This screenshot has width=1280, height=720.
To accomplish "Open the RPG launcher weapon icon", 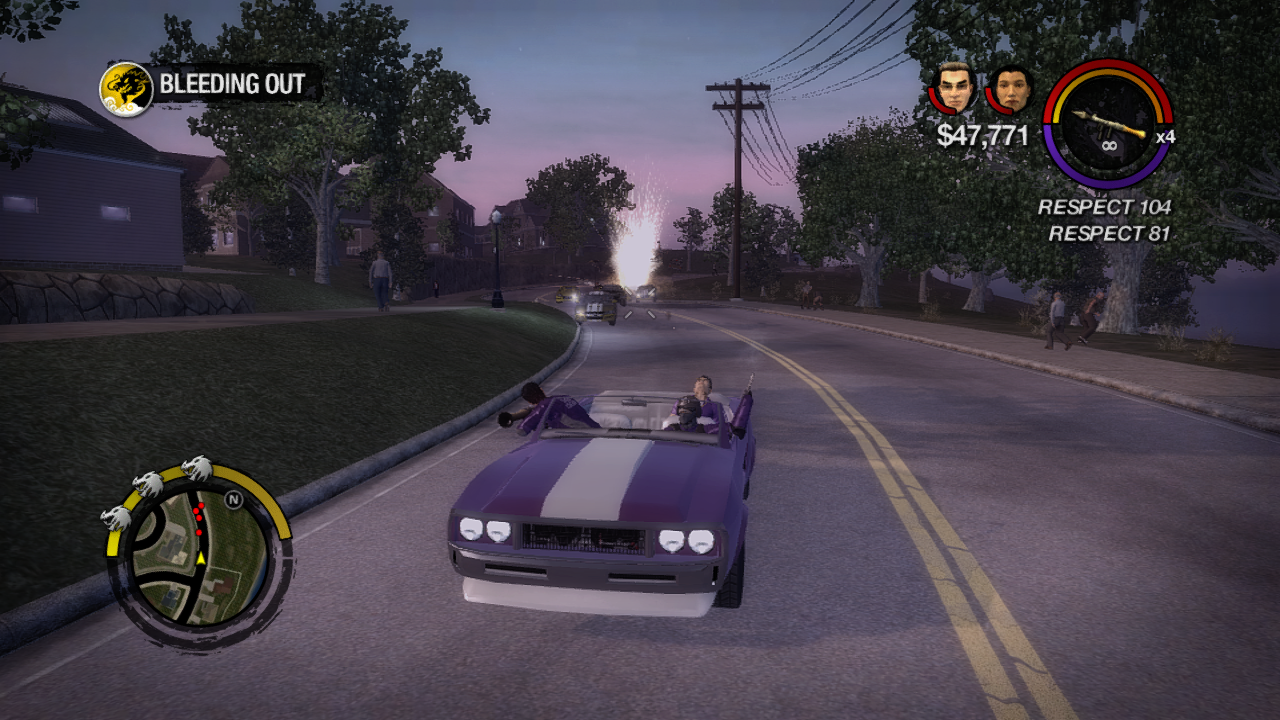I will (1107, 124).
